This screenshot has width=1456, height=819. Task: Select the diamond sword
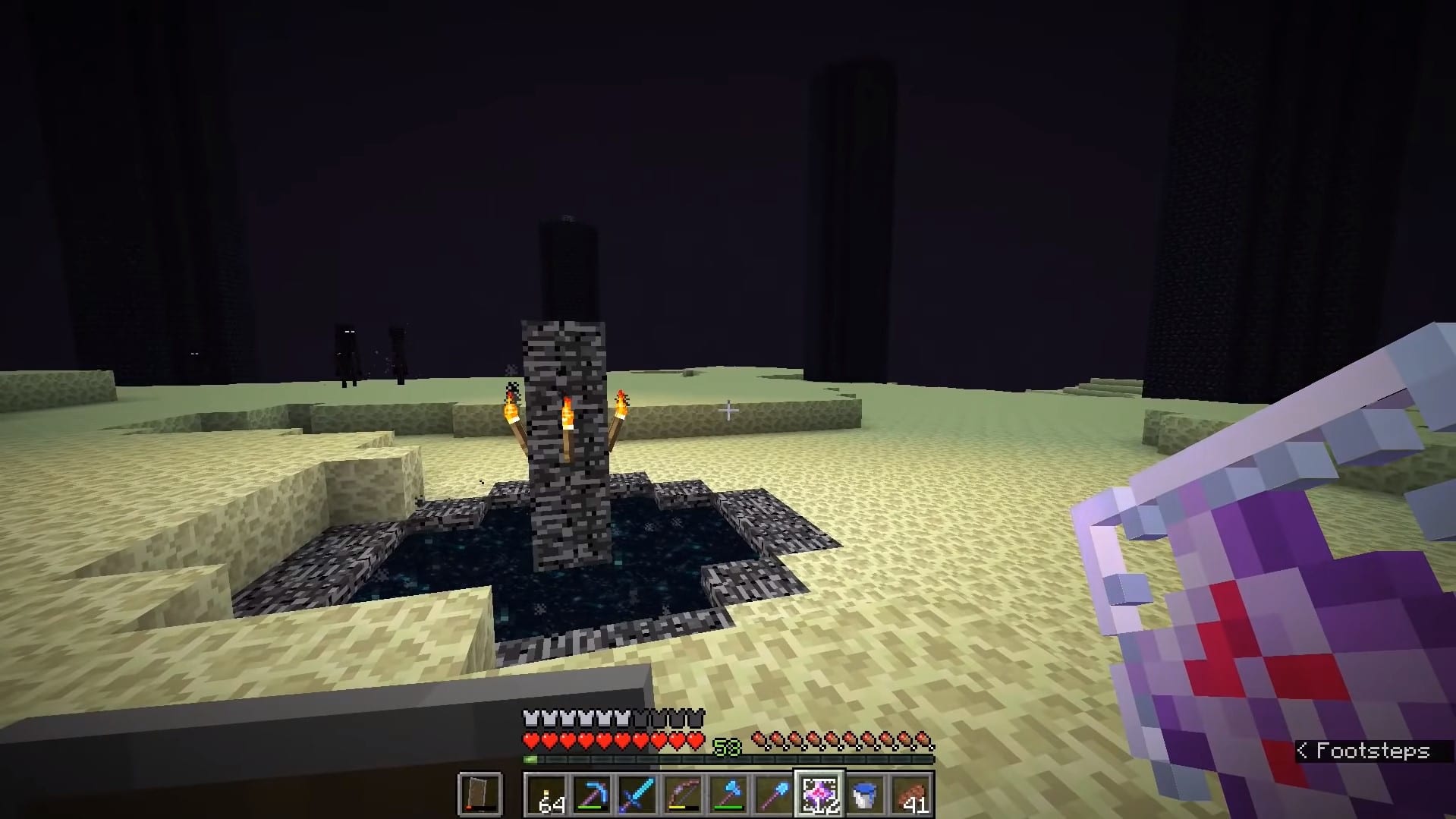[637, 795]
